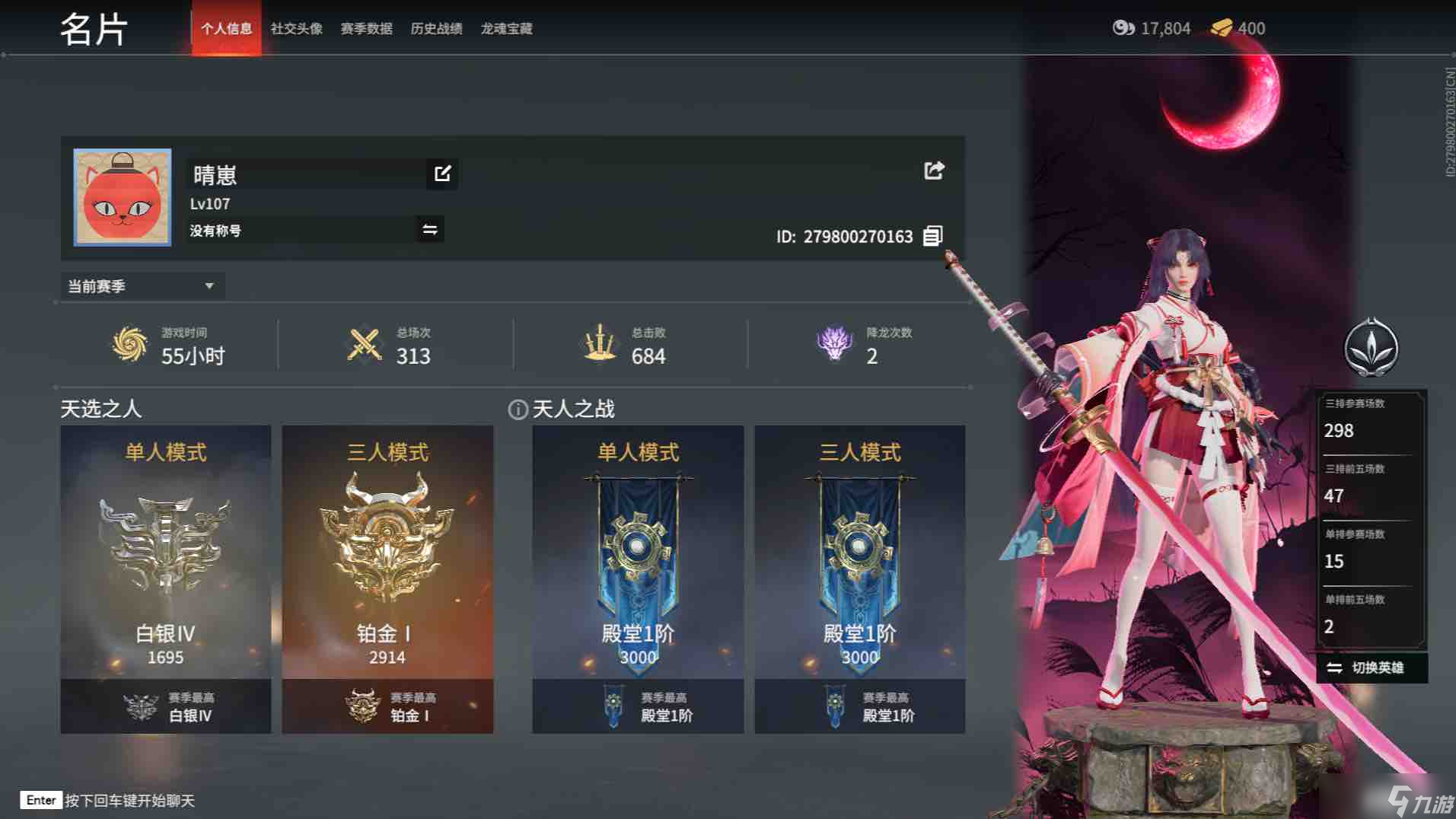Screen dimensions: 1456x819
Task: Open the 龙魂宝藏 tab
Action: [x=506, y=29]
